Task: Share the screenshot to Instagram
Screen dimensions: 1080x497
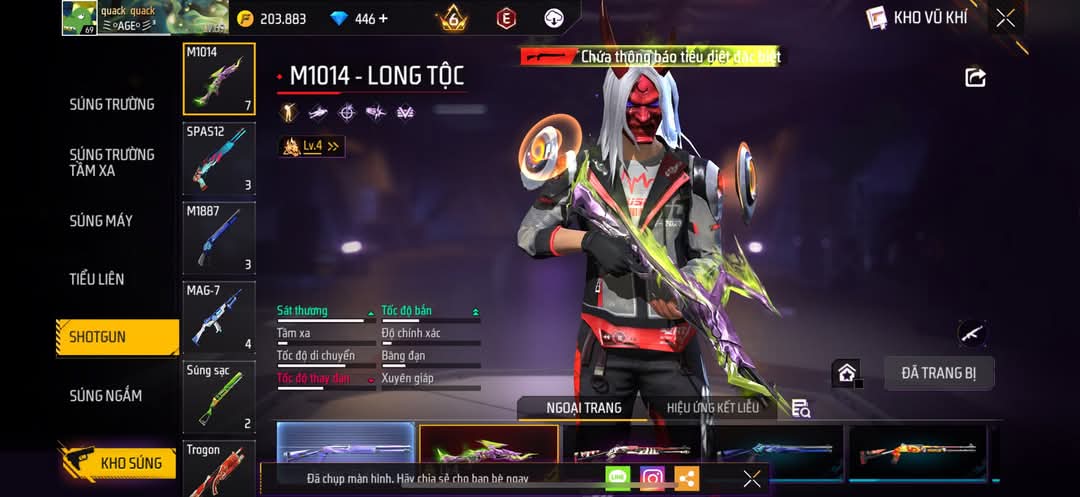Action: tap(652, 478)
